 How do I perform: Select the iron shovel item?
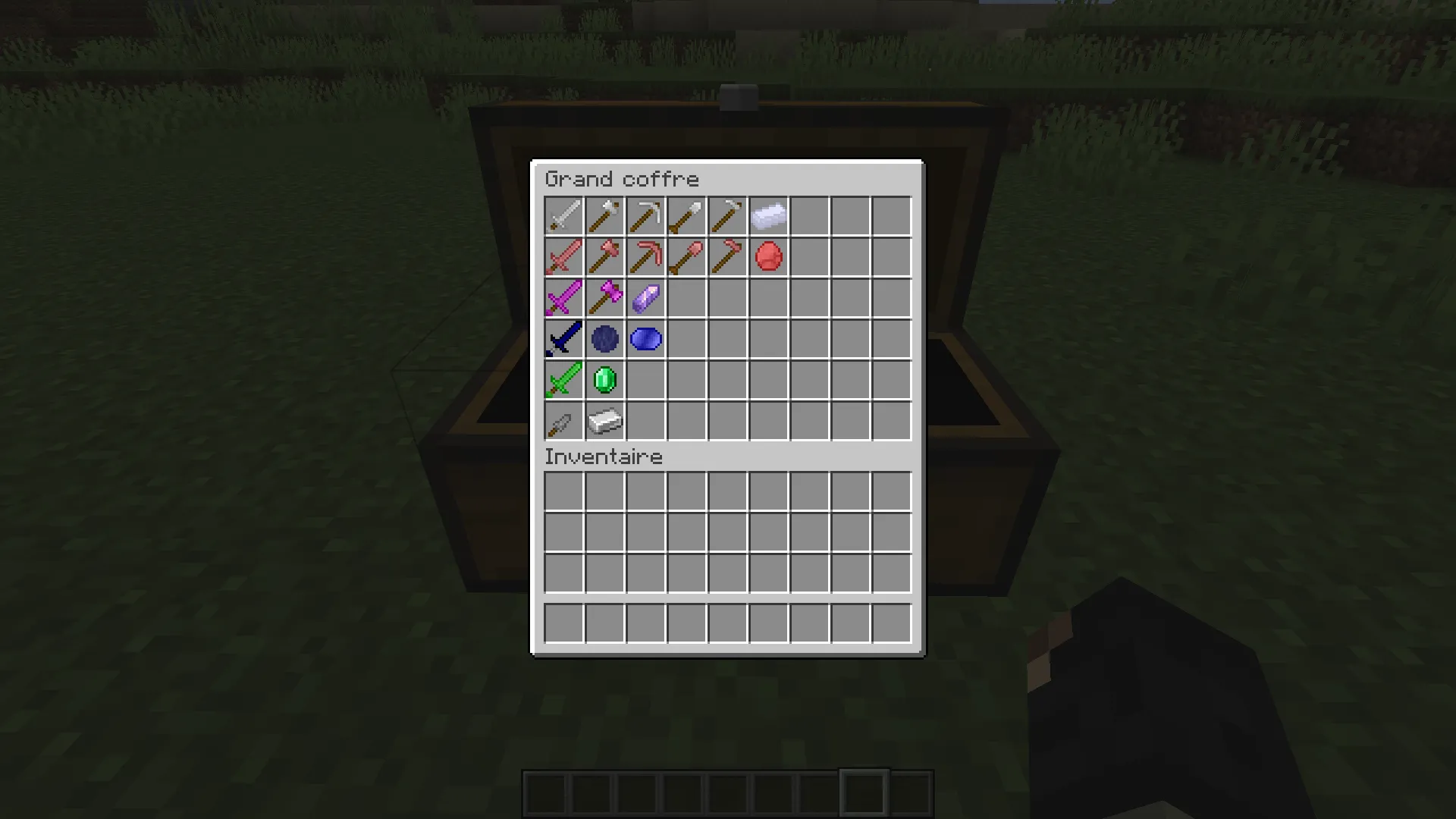click(x=687, y=216)
